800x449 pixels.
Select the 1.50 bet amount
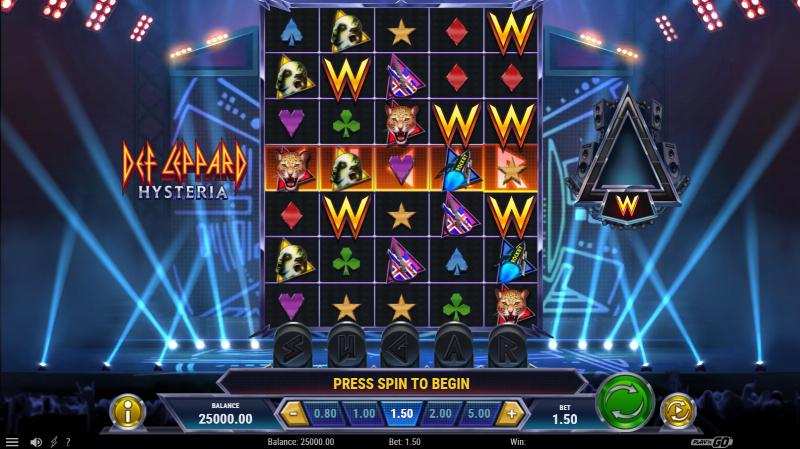pyautogui.click(x=402, y=412)
